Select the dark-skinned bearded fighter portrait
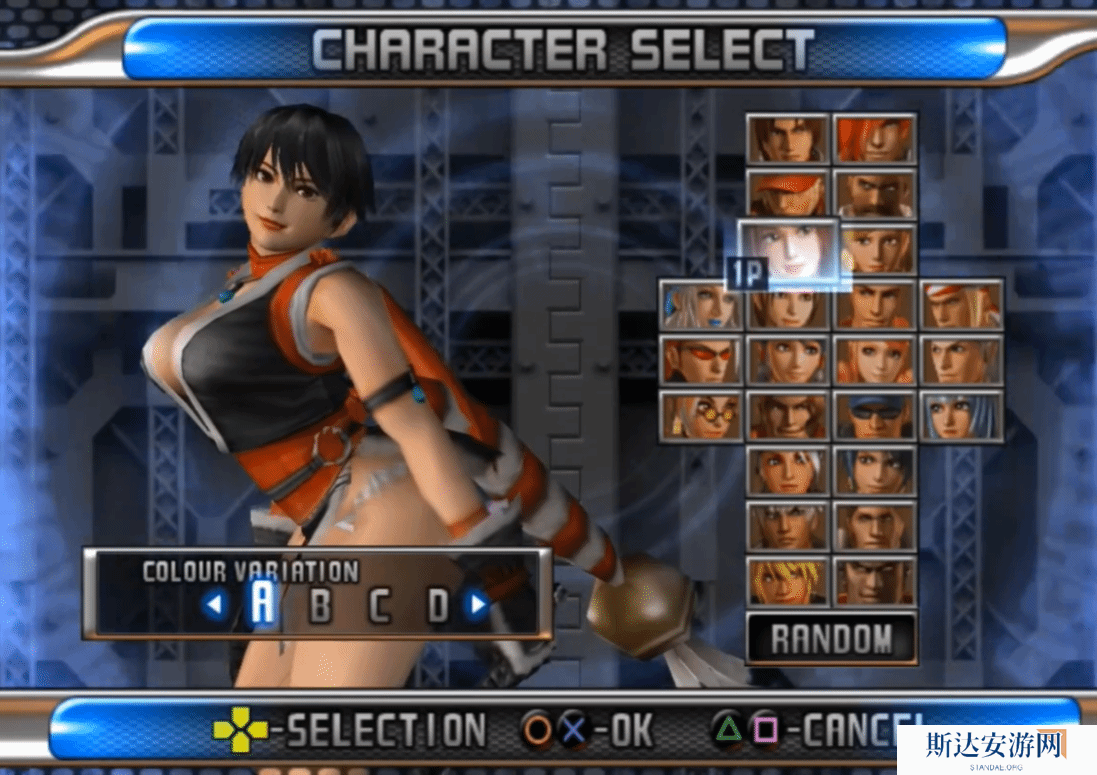The image size is (1097, 775). [x=875, y=195]
